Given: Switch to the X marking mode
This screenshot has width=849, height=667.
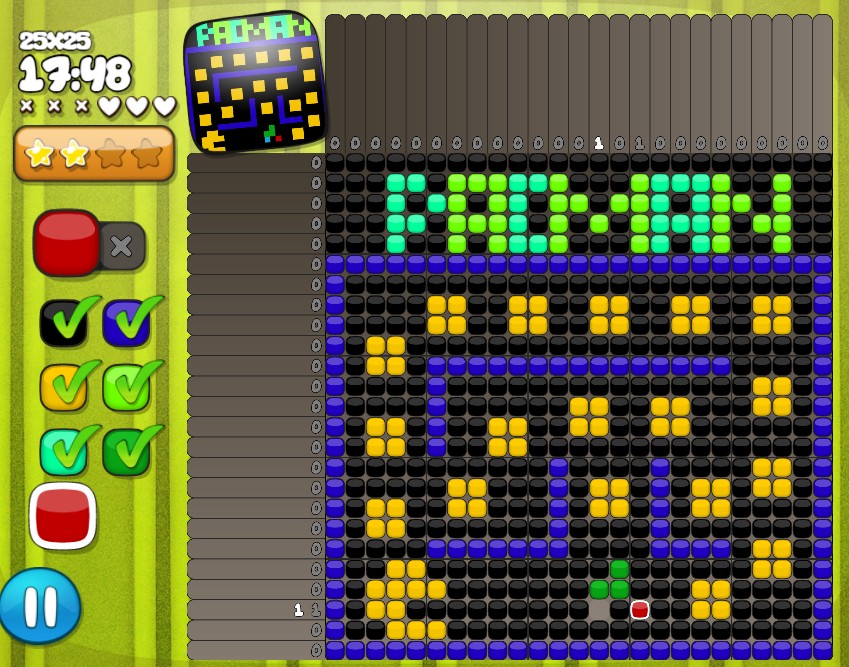Looking at the screenshot, I should tap(122, 246).
